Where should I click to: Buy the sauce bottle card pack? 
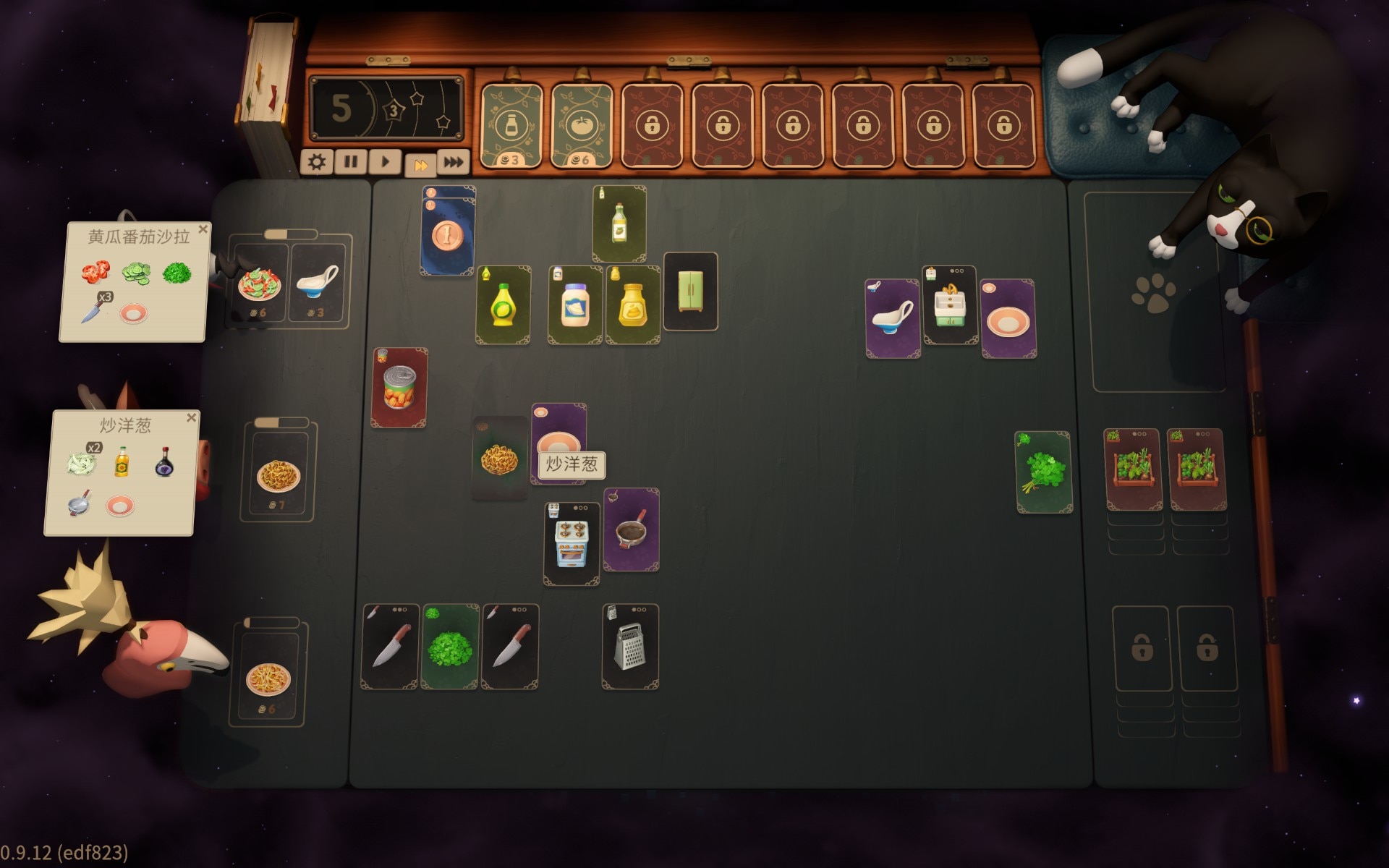(x=511, y=126)
